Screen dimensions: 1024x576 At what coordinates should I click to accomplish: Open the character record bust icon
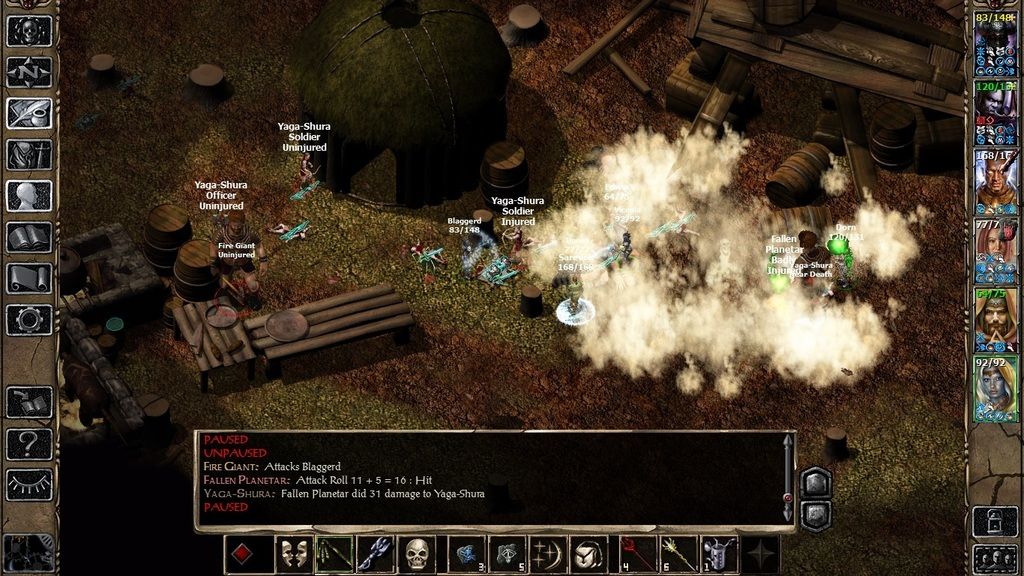[29, 196]
